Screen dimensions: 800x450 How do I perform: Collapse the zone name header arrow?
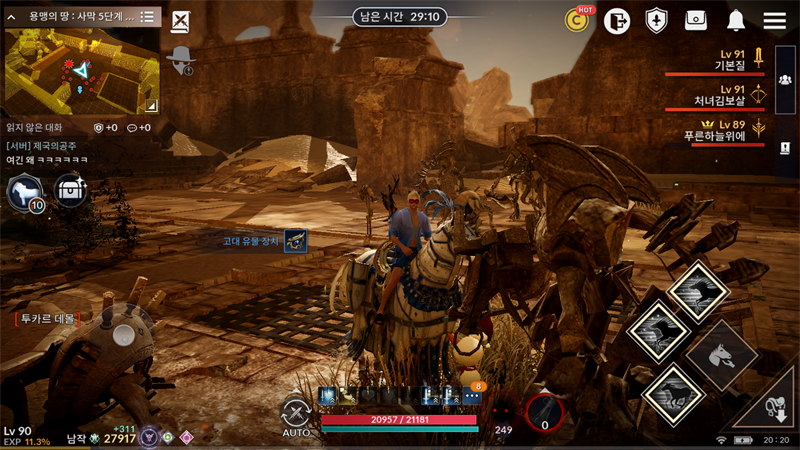(11, 16)
